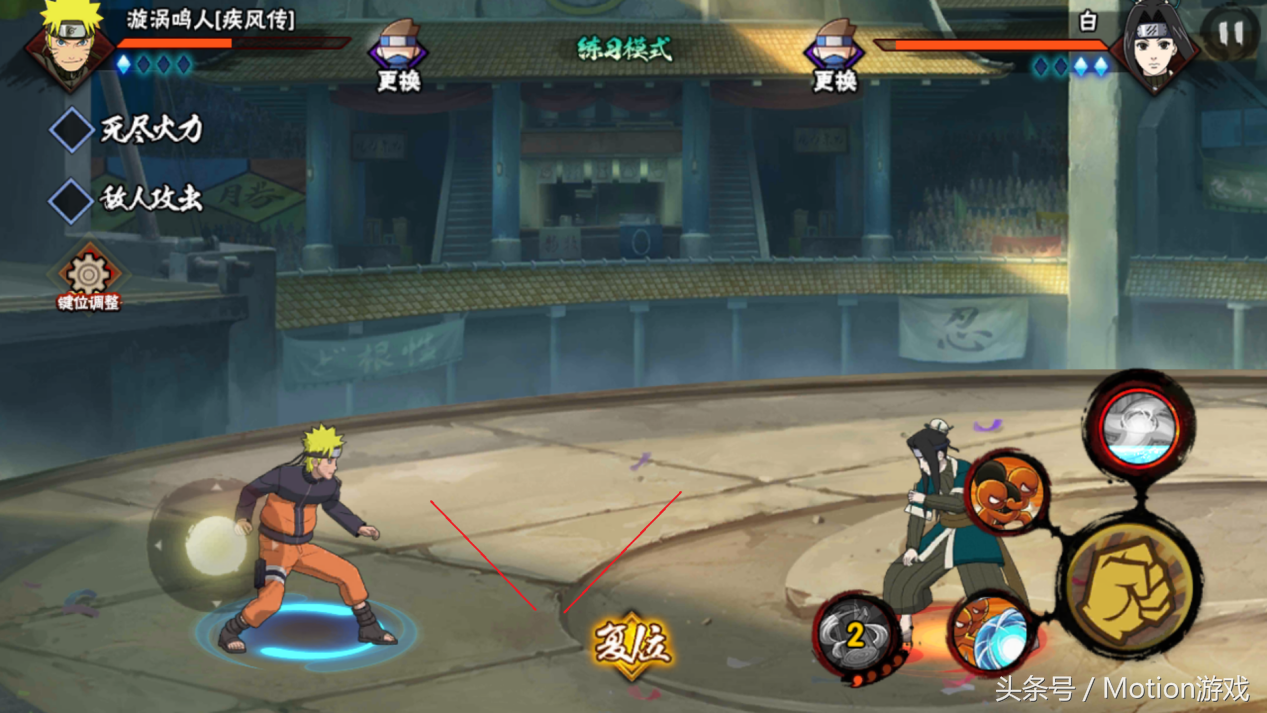The image size is (1267, 713).
Task: Toggle the 无尽火力 option
Action: click(x=72, y=130)
